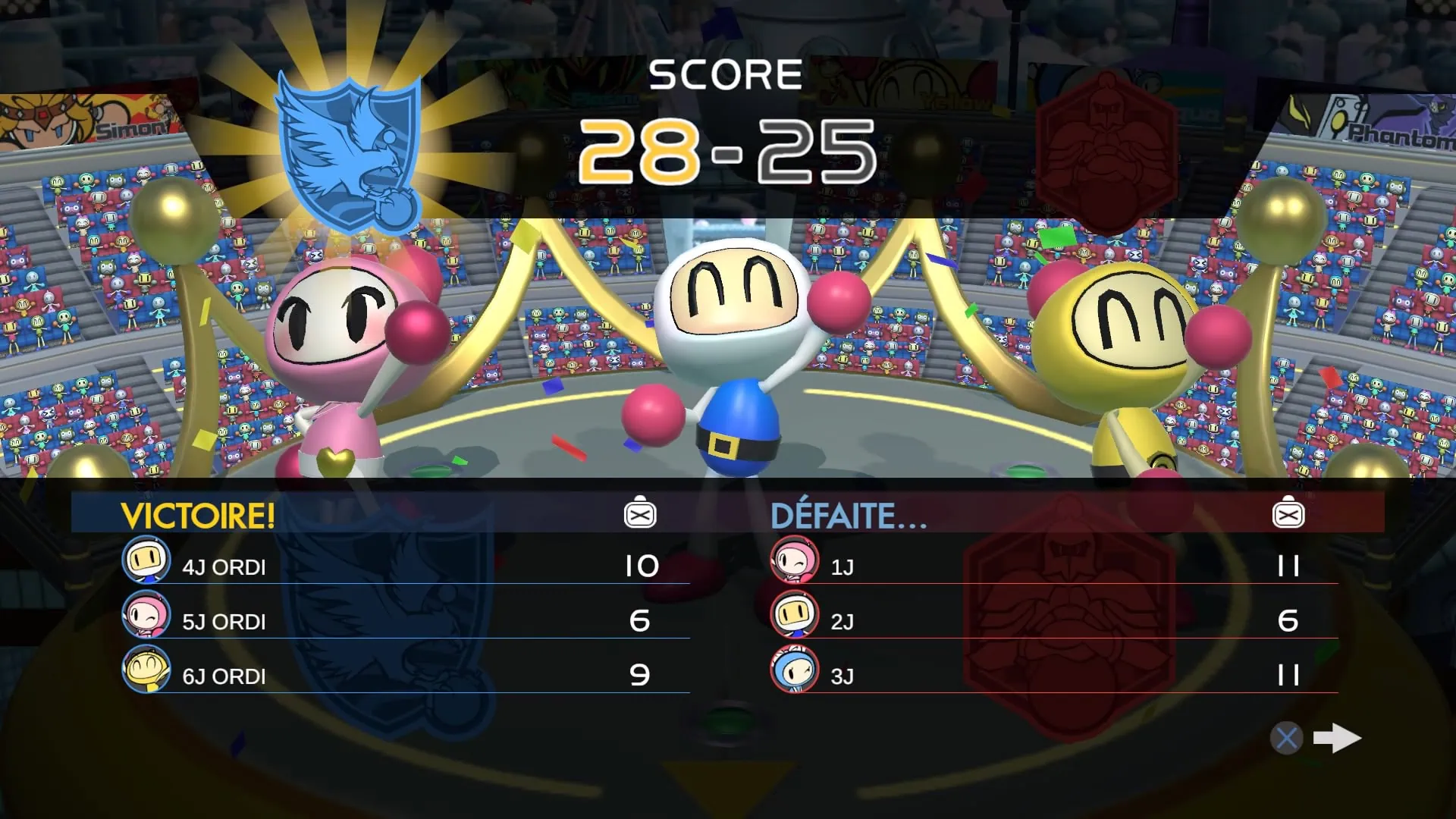This screenshot has width=1456, height=819.
Task: Select the 4J ORDI player row
Action: [406, 566]
